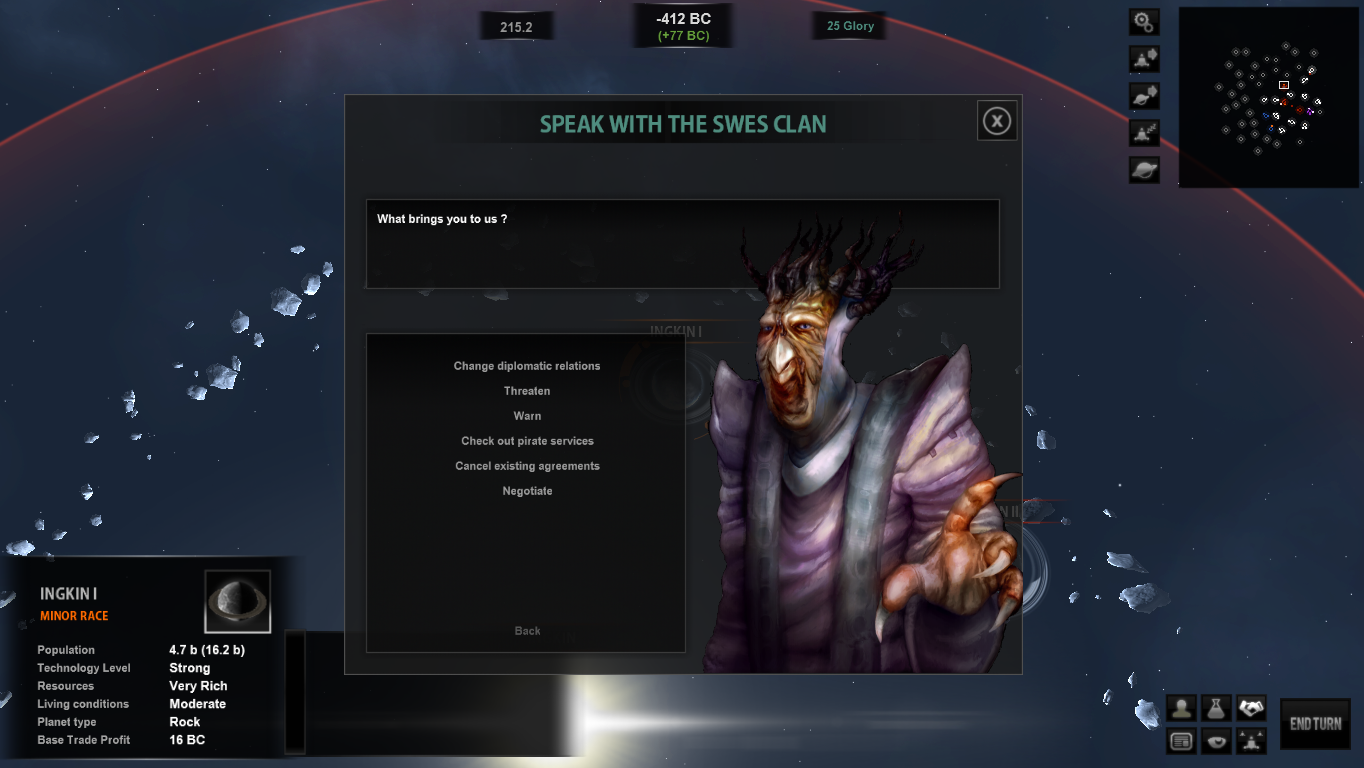Choose Cancel existing agreements
Image resolution: width=1364 pixels, height=768 pixels.
point(527,466)
